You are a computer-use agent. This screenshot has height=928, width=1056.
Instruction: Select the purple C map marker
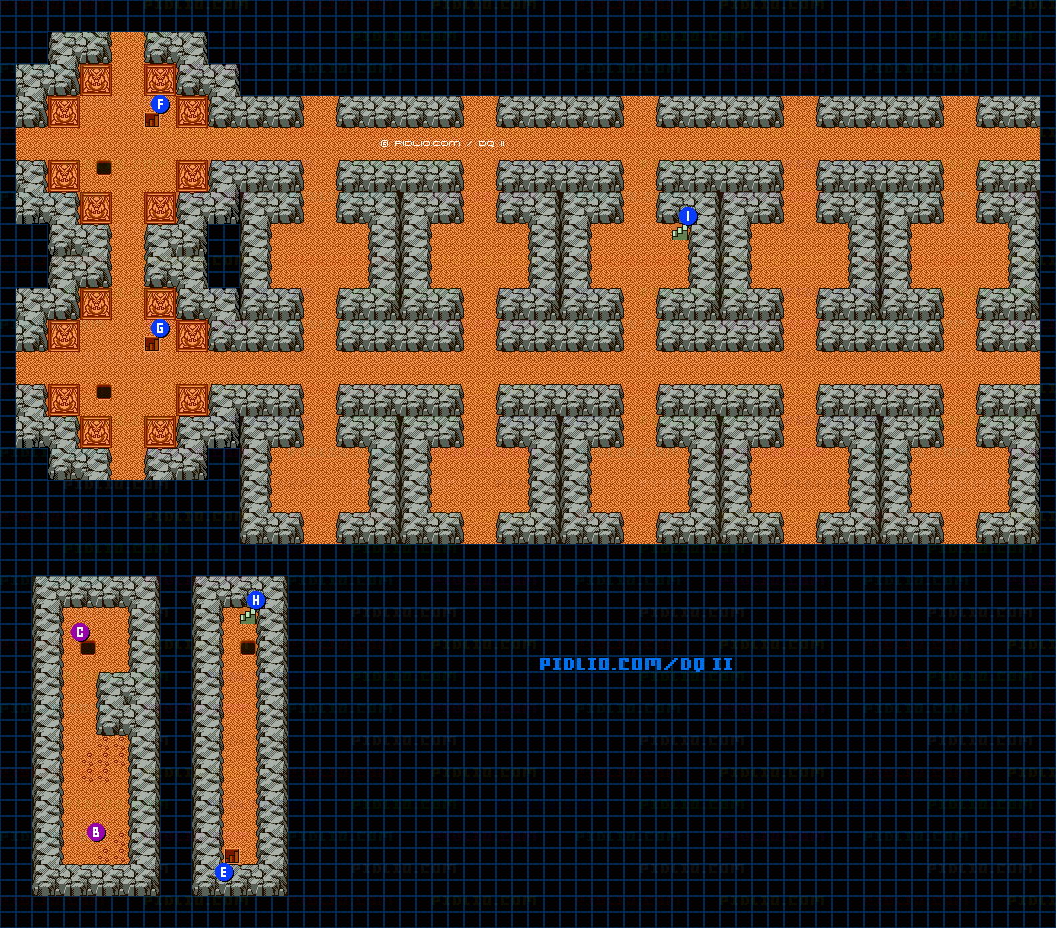(80, 632)
